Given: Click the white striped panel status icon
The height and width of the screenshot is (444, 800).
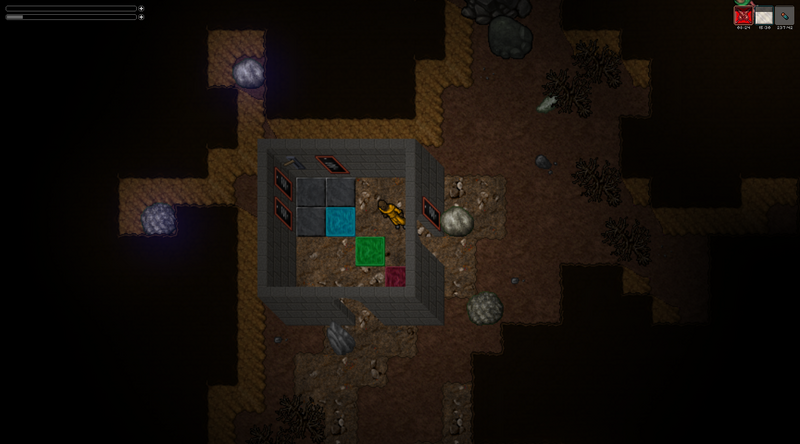Looking at the screenshot, I should [764, 16].
